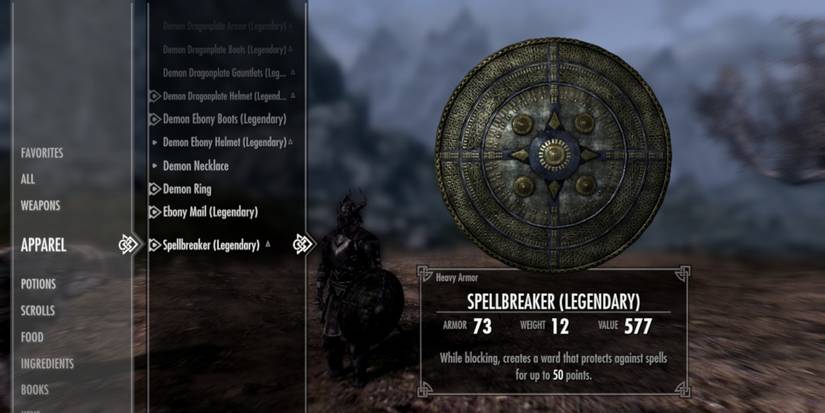Select Ebony Mail (Legendary)
The image size is (825, 413).
click(210, 212)
